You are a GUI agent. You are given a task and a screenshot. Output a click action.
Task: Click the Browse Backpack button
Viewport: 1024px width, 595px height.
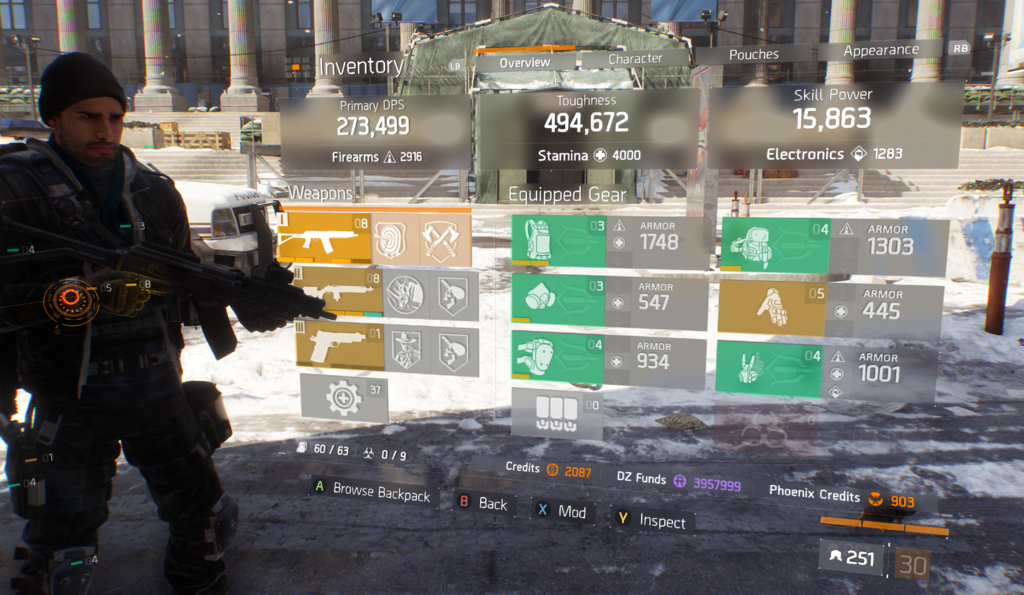pyautogui.click(x=373, y=492)
